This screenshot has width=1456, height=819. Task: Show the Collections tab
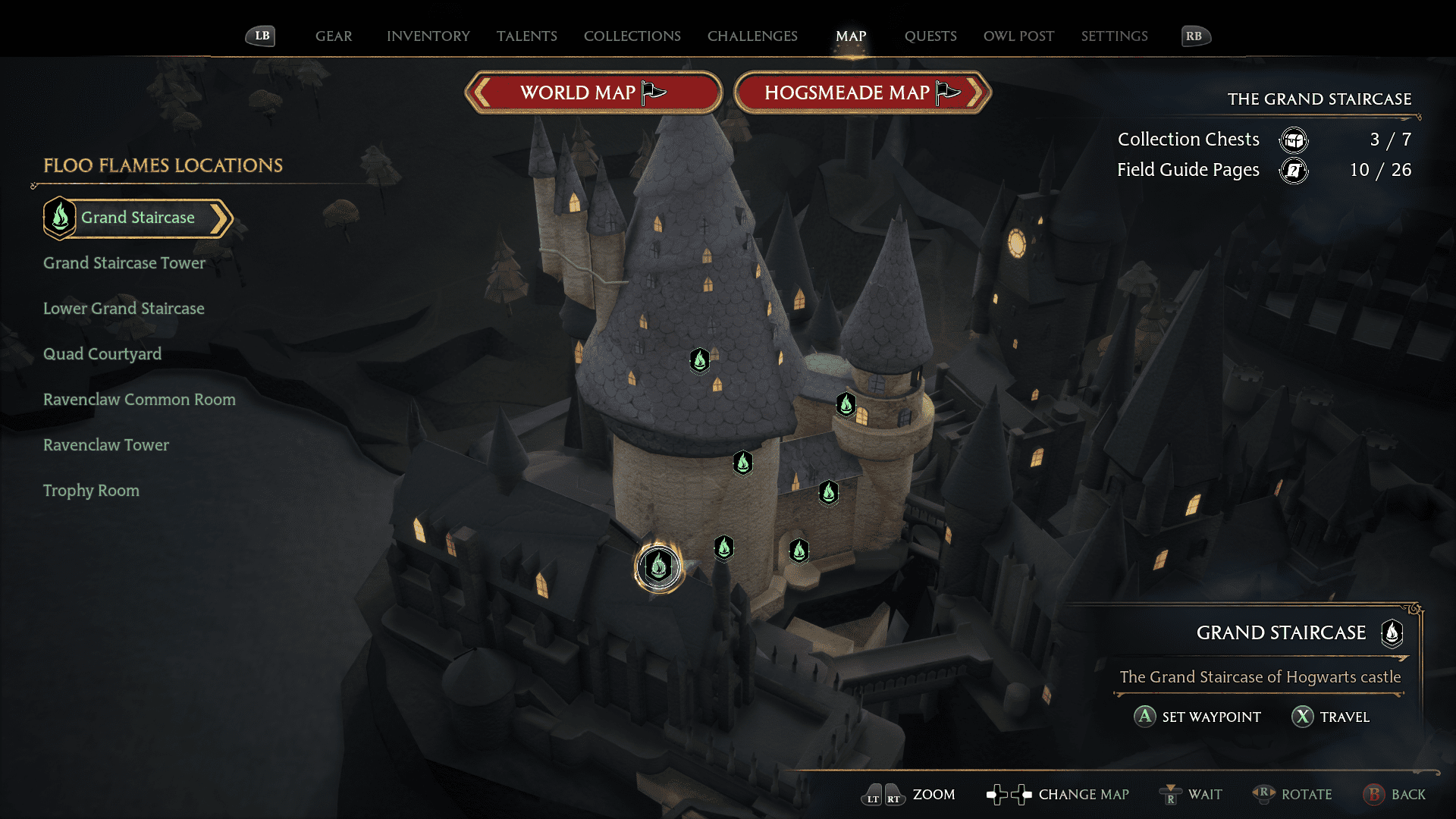(x=632, y=36)
